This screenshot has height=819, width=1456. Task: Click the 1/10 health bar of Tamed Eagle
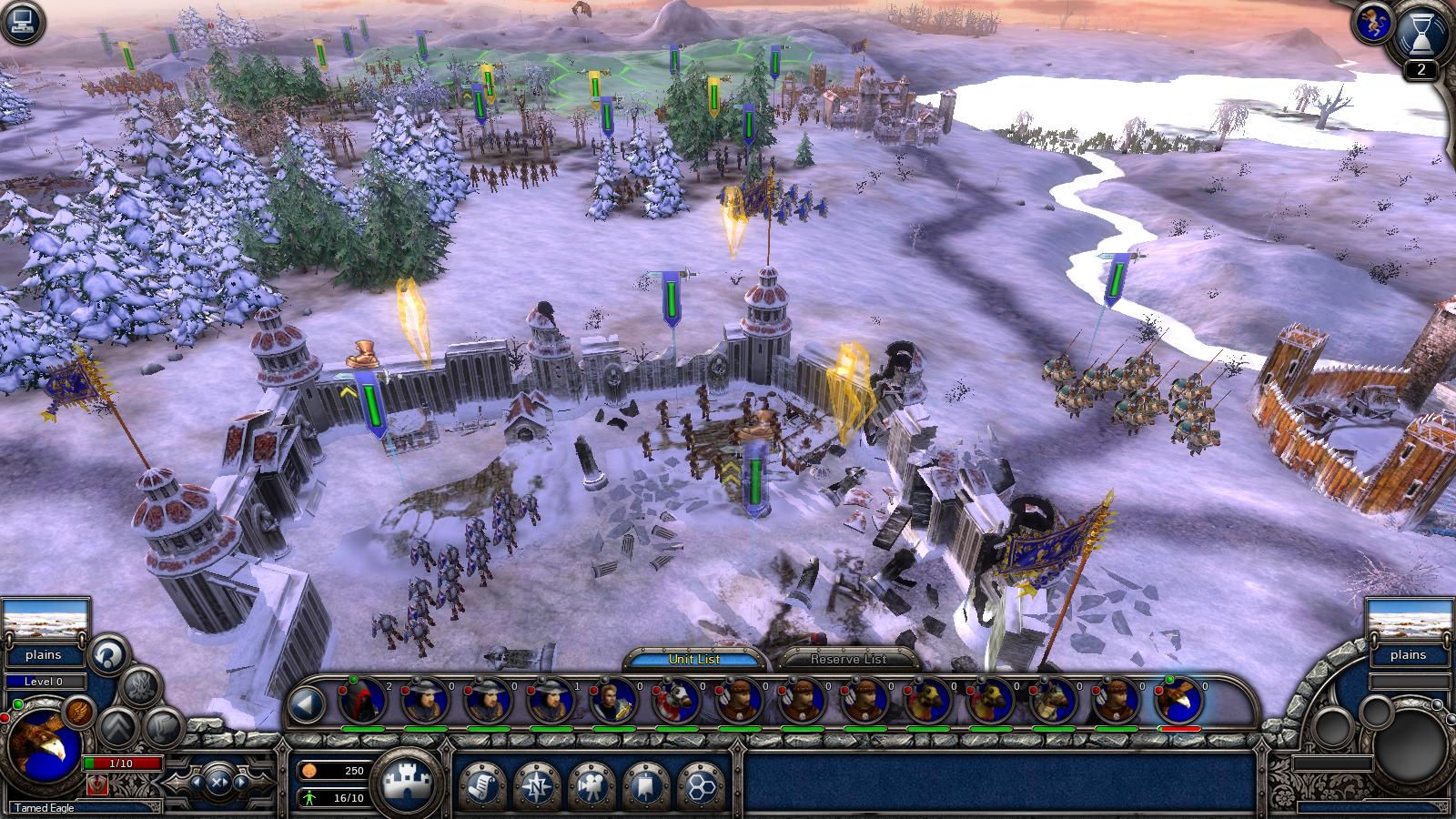click(x=121, y=763)
